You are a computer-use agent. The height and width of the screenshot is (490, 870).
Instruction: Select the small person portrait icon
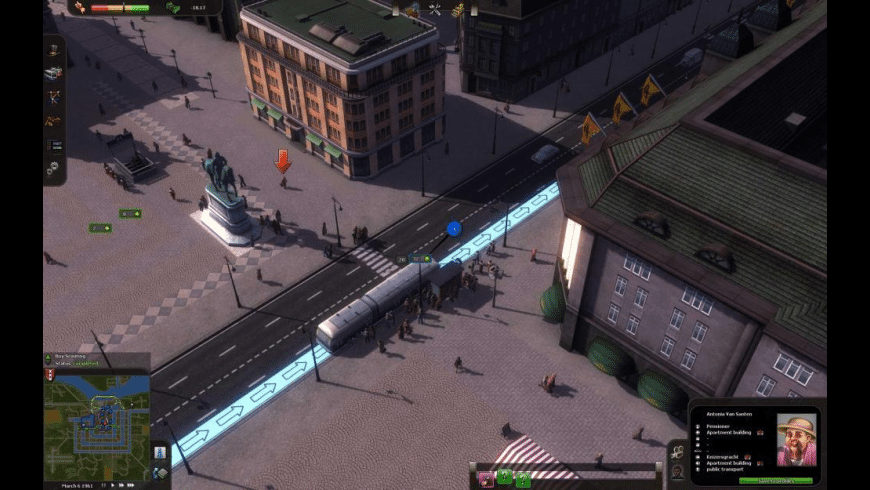677,472
